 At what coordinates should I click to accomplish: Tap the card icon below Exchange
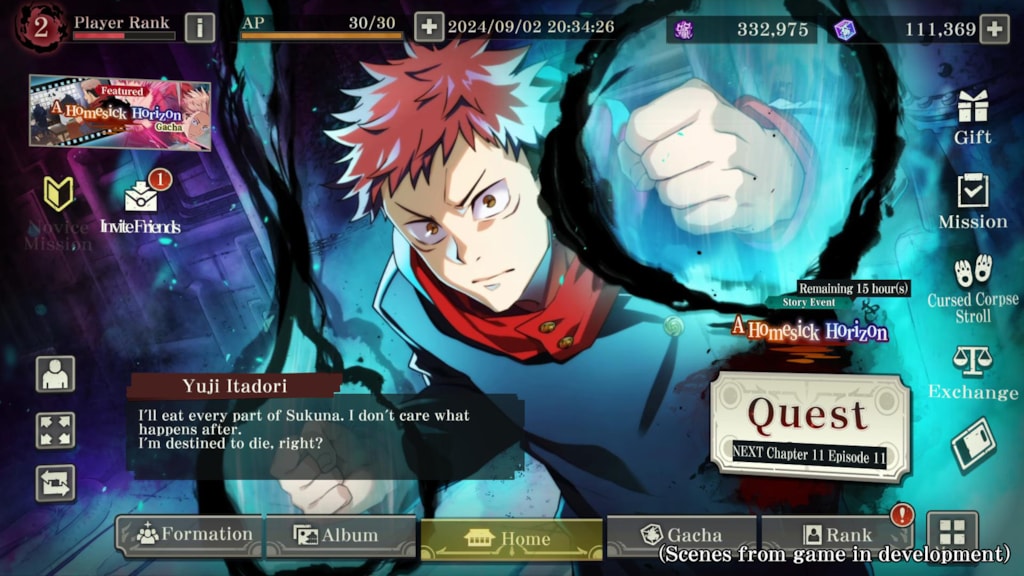tap(973, 446)
